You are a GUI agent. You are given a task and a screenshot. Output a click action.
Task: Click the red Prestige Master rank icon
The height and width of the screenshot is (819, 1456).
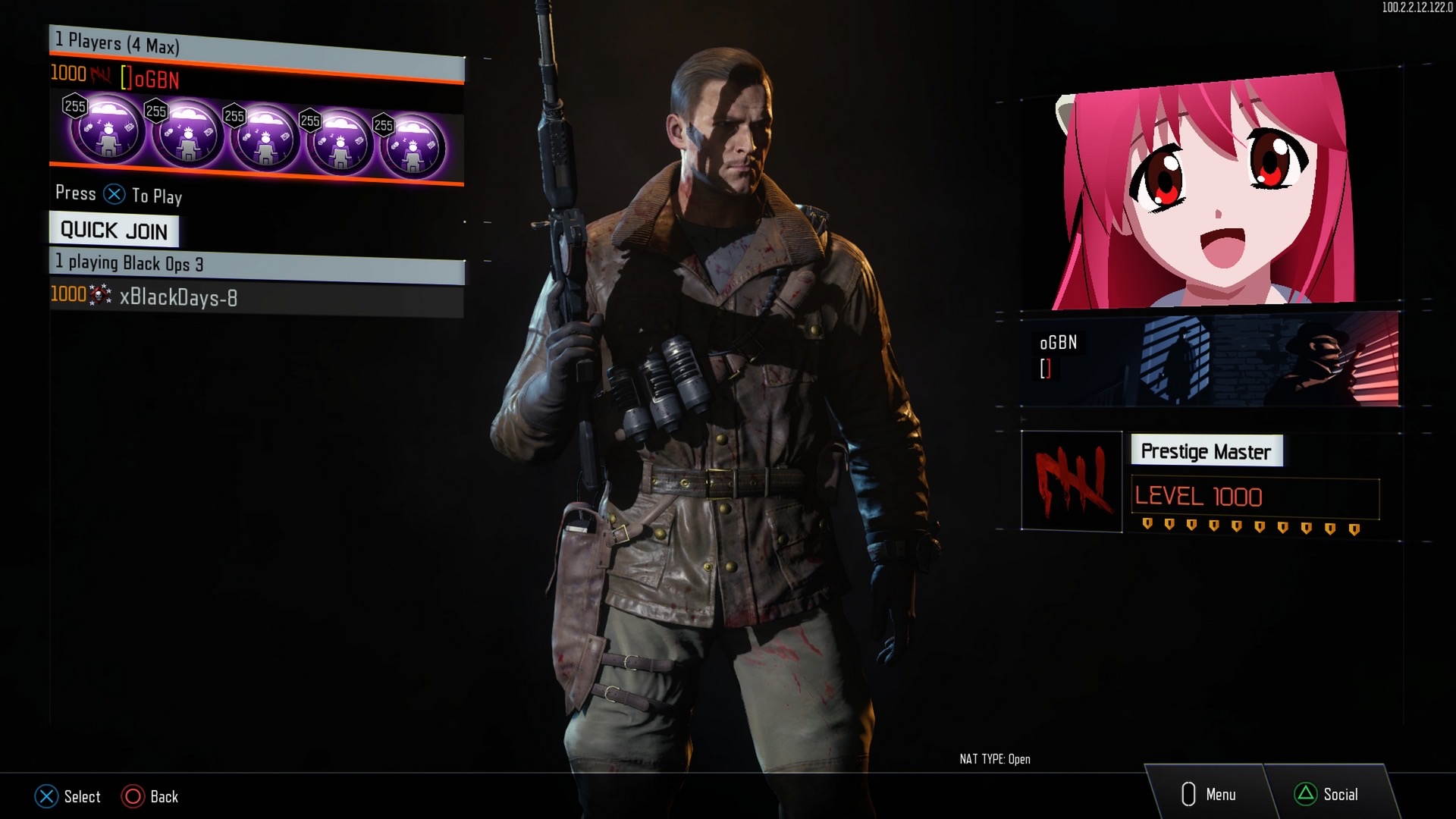1072,481
